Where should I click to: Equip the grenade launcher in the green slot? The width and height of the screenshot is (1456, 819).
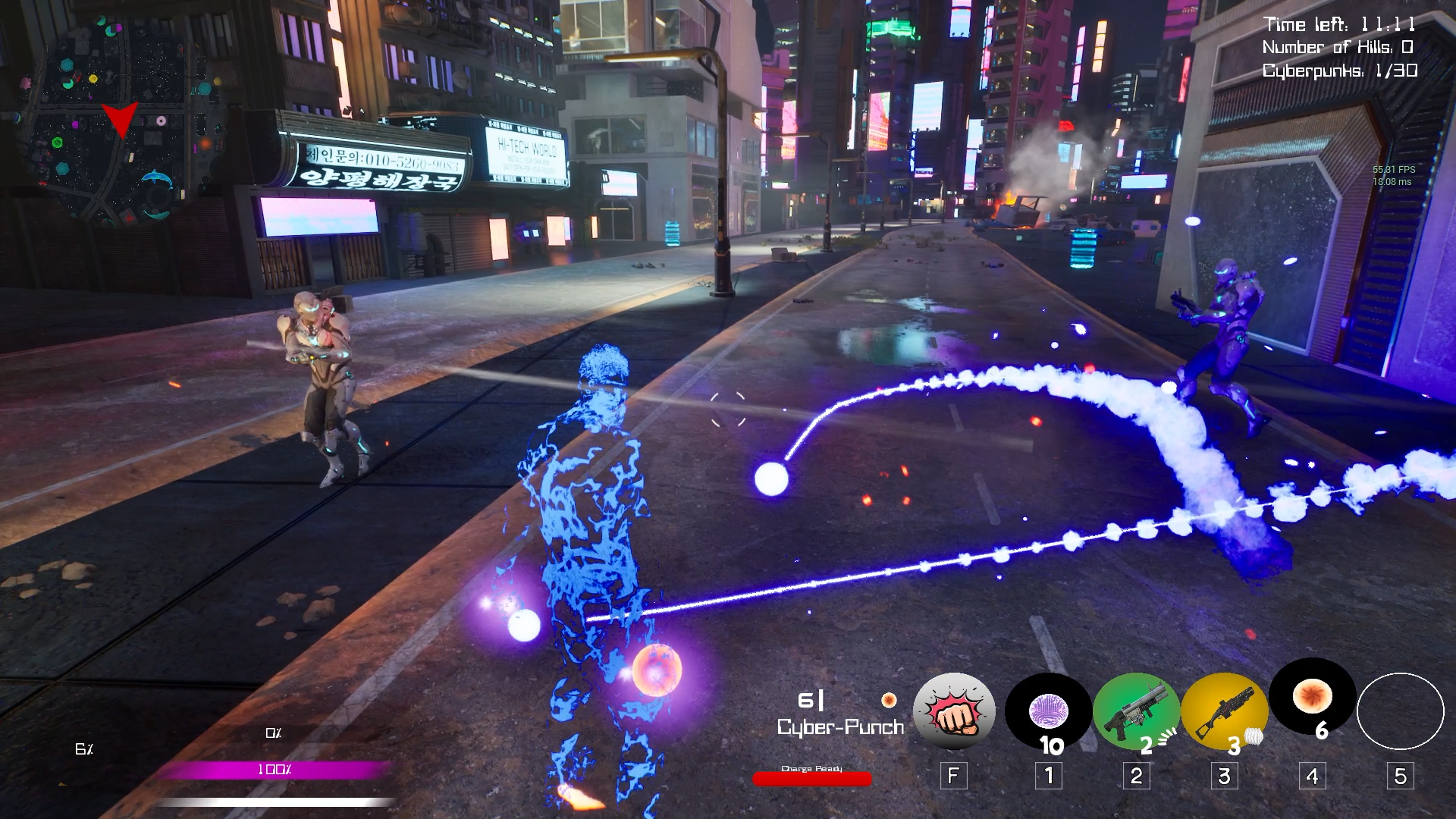[1136, 712]
